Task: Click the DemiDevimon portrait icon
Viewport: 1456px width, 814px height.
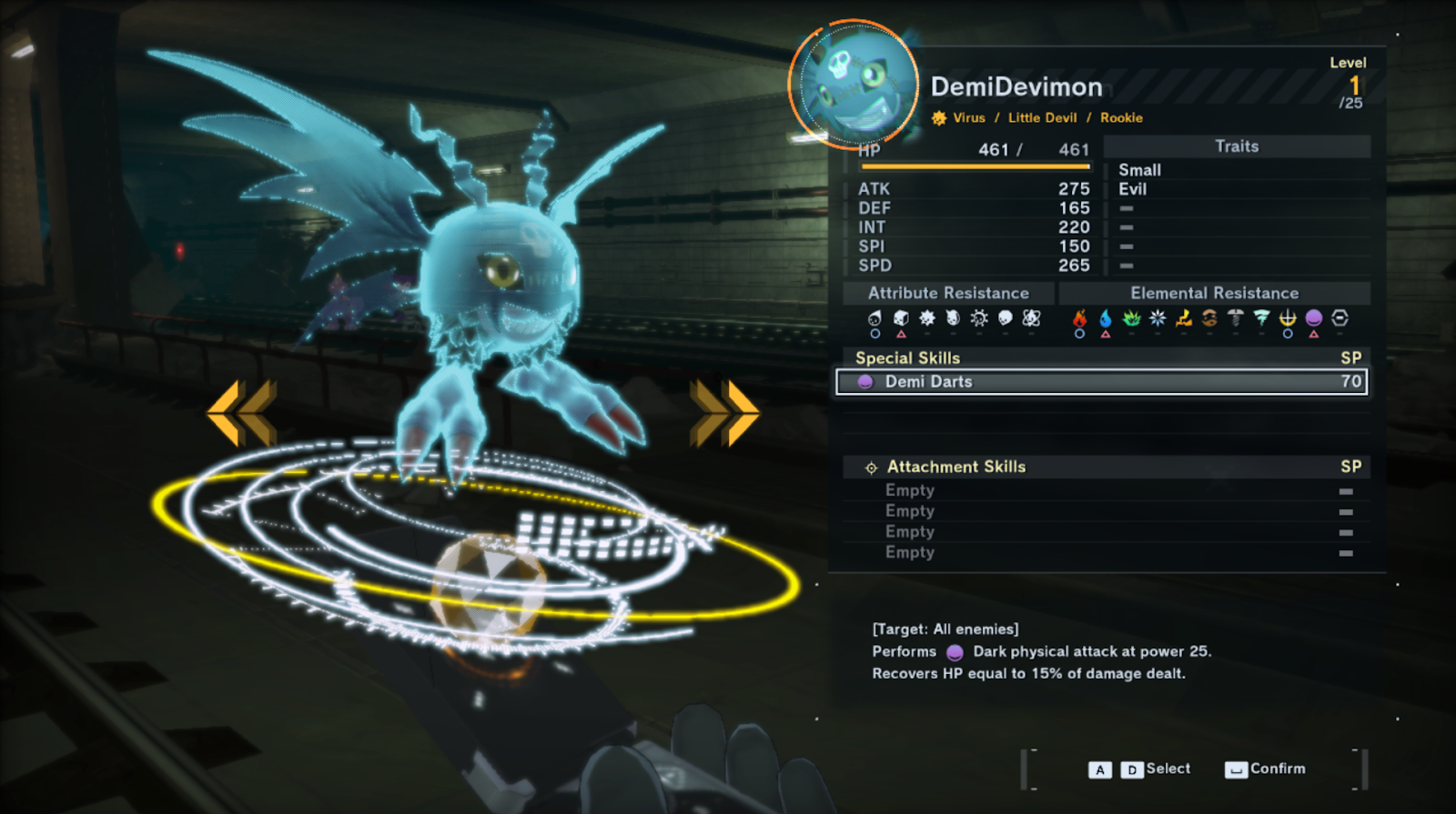Action: coord(853,83)
